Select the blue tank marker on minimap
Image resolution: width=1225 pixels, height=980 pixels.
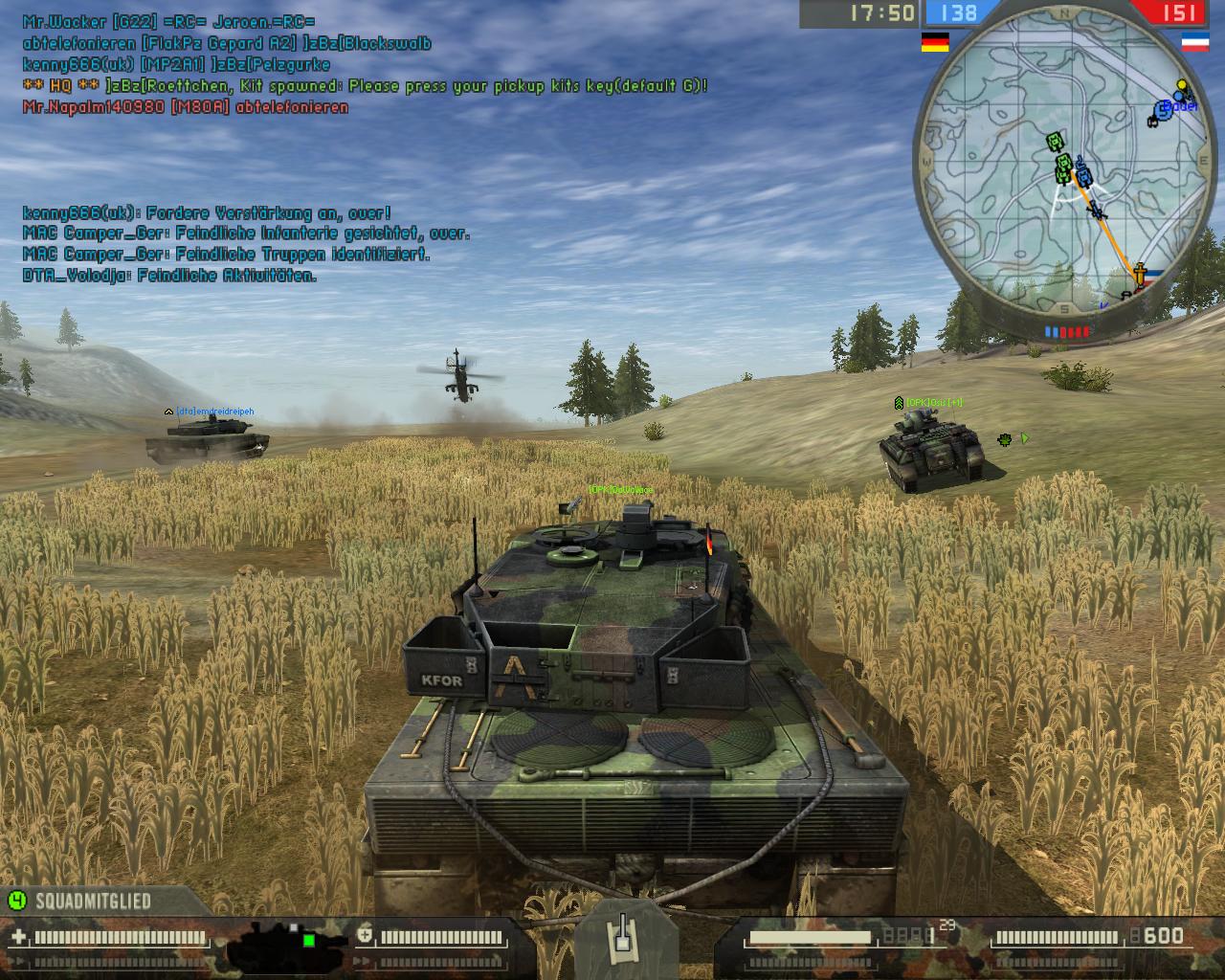(1083, 177)
